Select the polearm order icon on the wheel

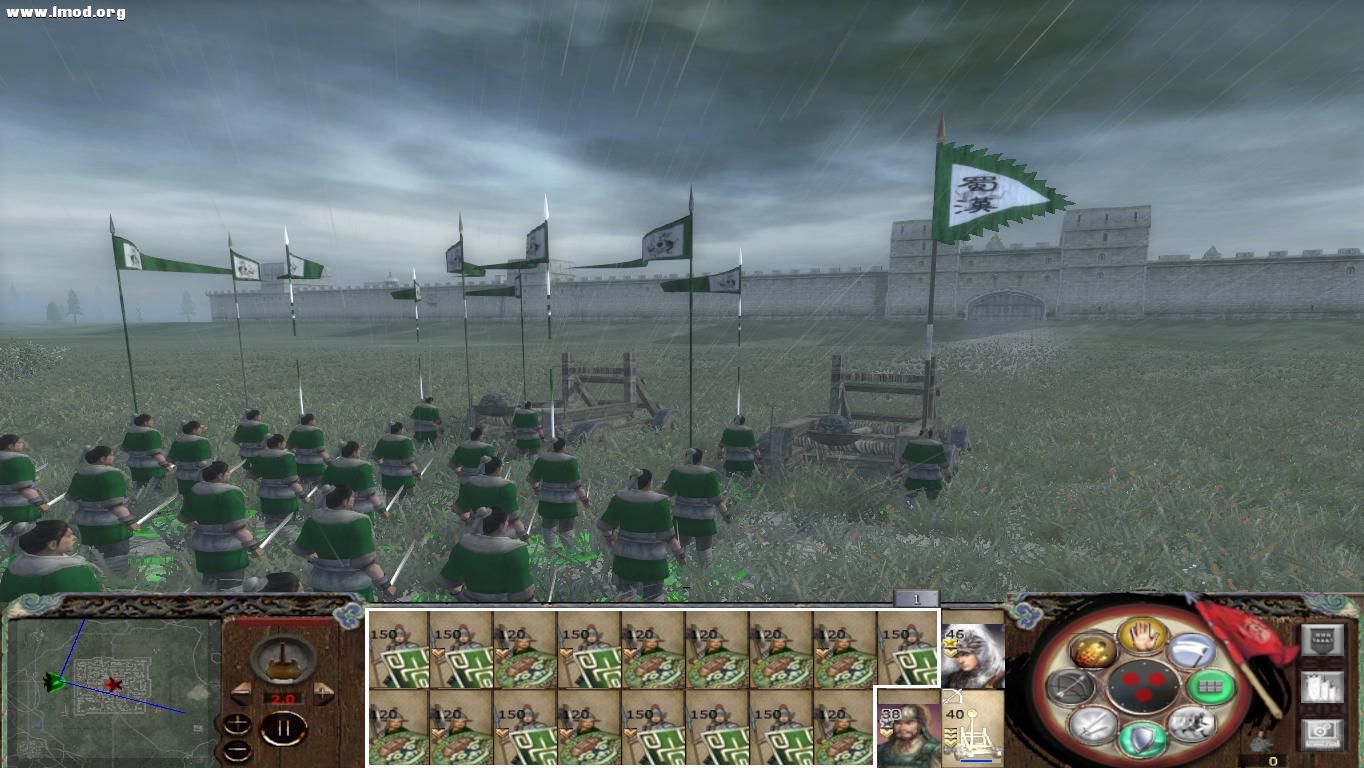click(x=1193, y=650)
